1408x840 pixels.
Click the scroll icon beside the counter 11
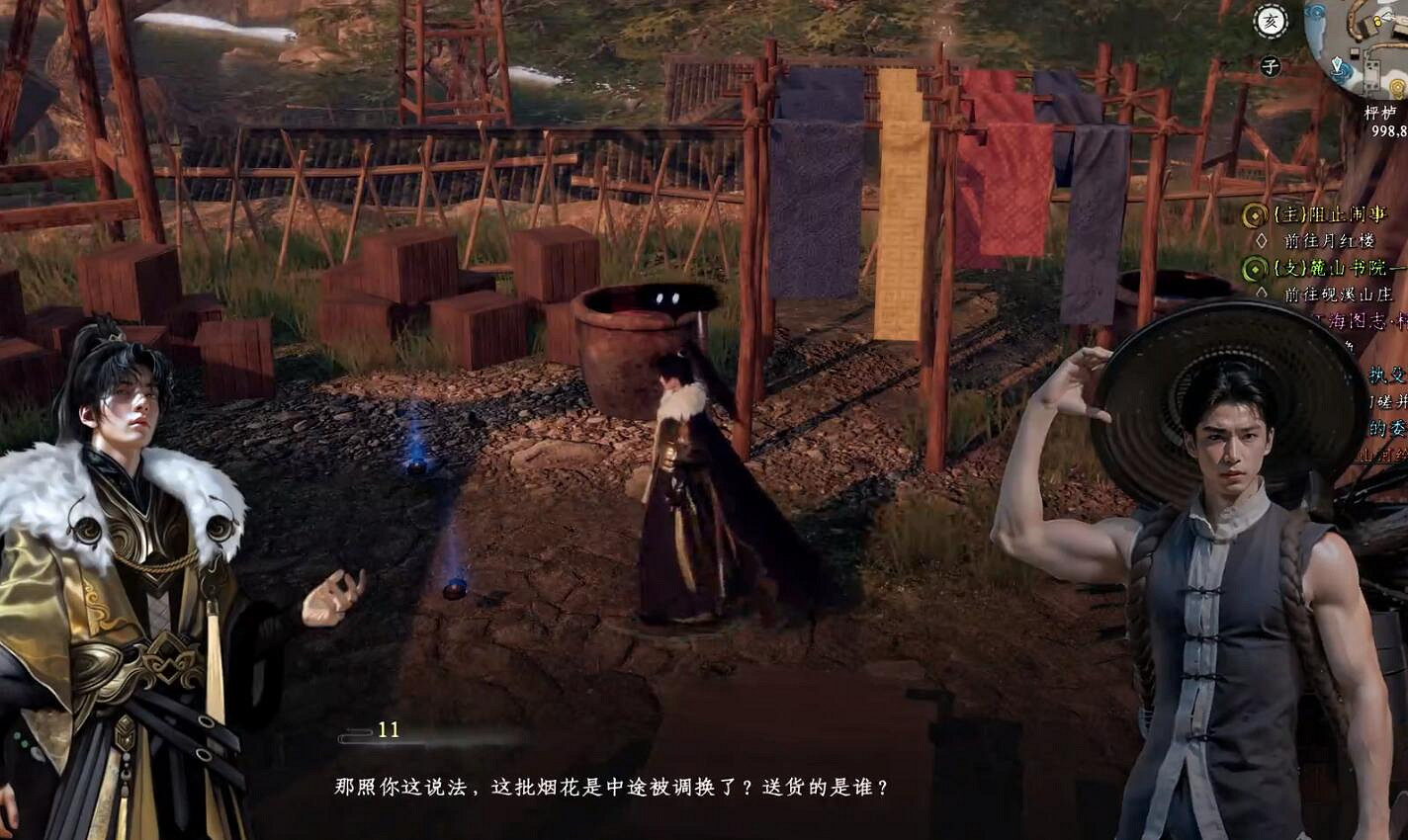(x=354, y=733)
